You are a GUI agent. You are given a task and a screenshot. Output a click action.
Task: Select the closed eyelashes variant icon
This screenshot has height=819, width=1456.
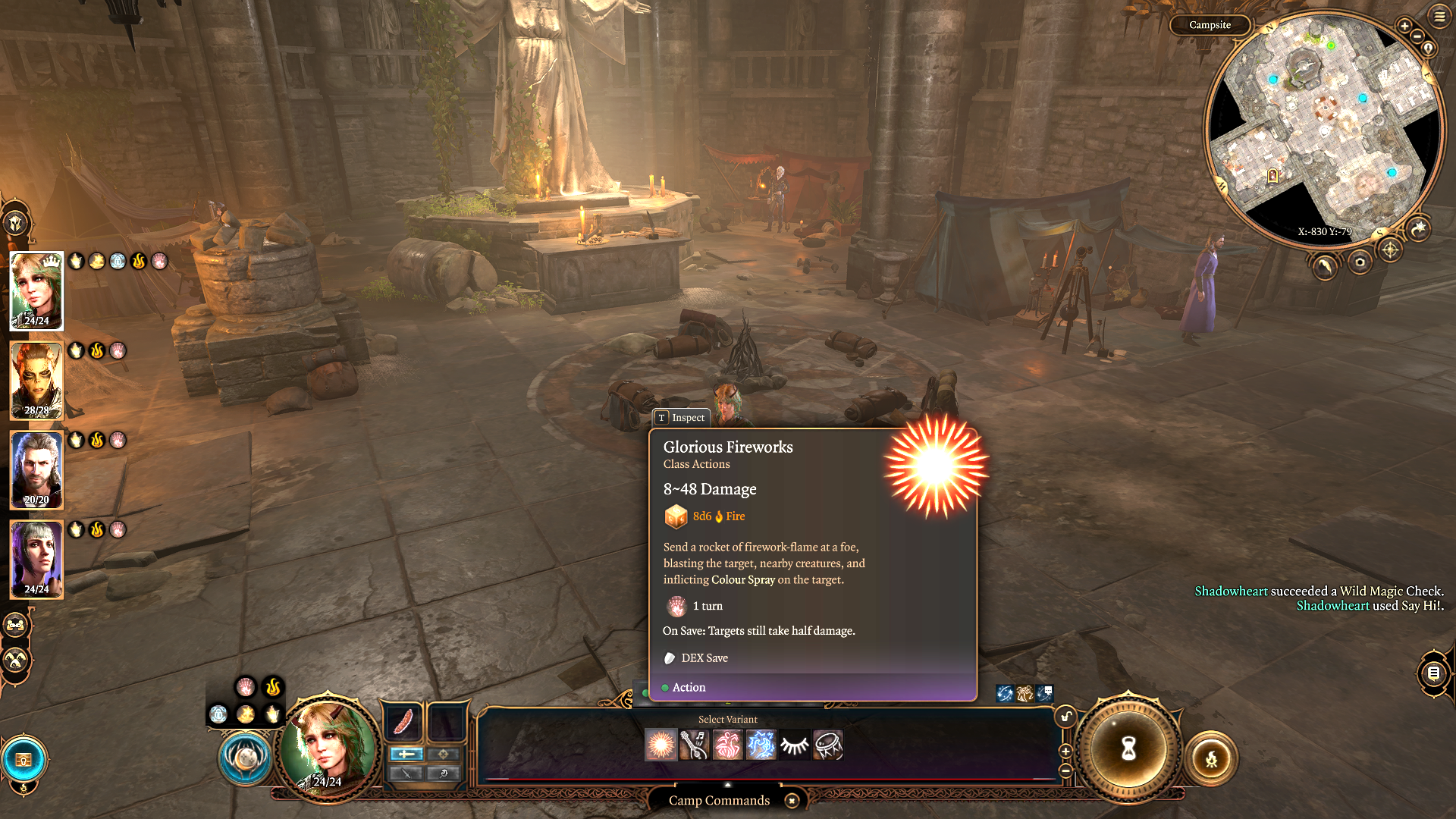(794, 745)
